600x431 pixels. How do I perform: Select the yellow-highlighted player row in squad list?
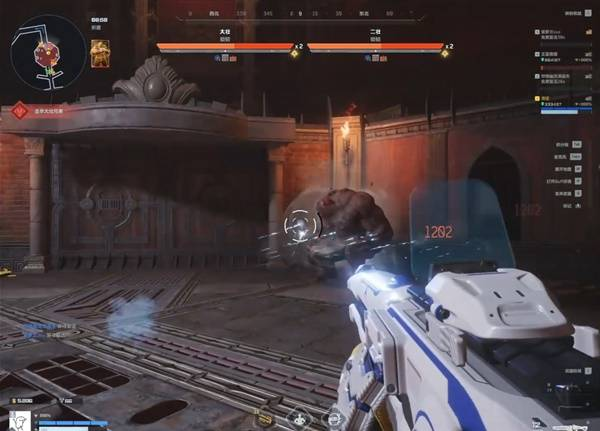pos(558,101)
